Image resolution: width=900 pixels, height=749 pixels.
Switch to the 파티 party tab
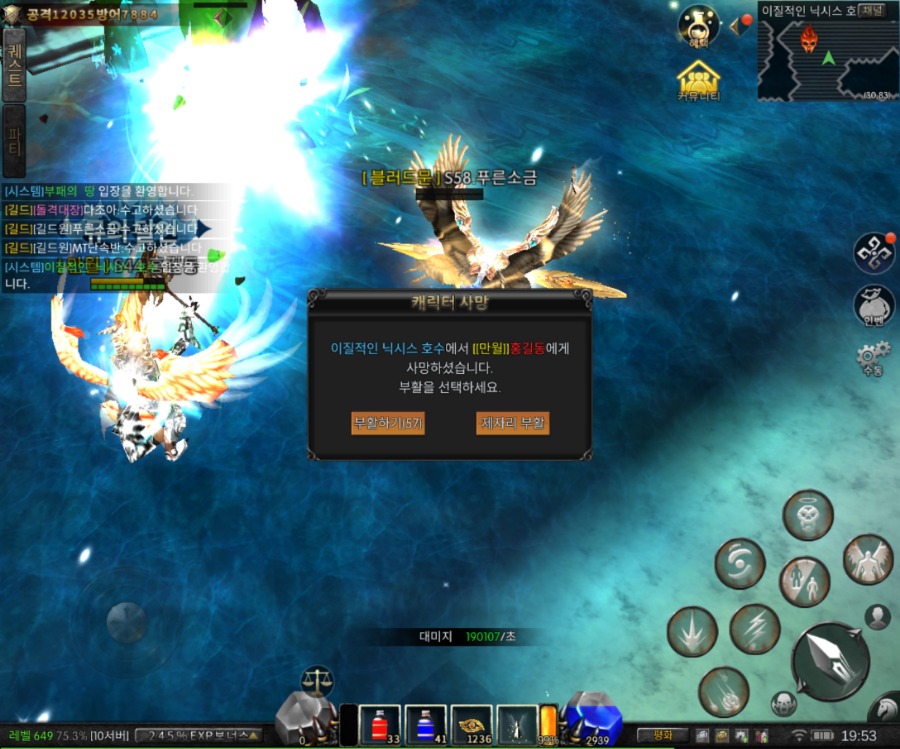14,139
